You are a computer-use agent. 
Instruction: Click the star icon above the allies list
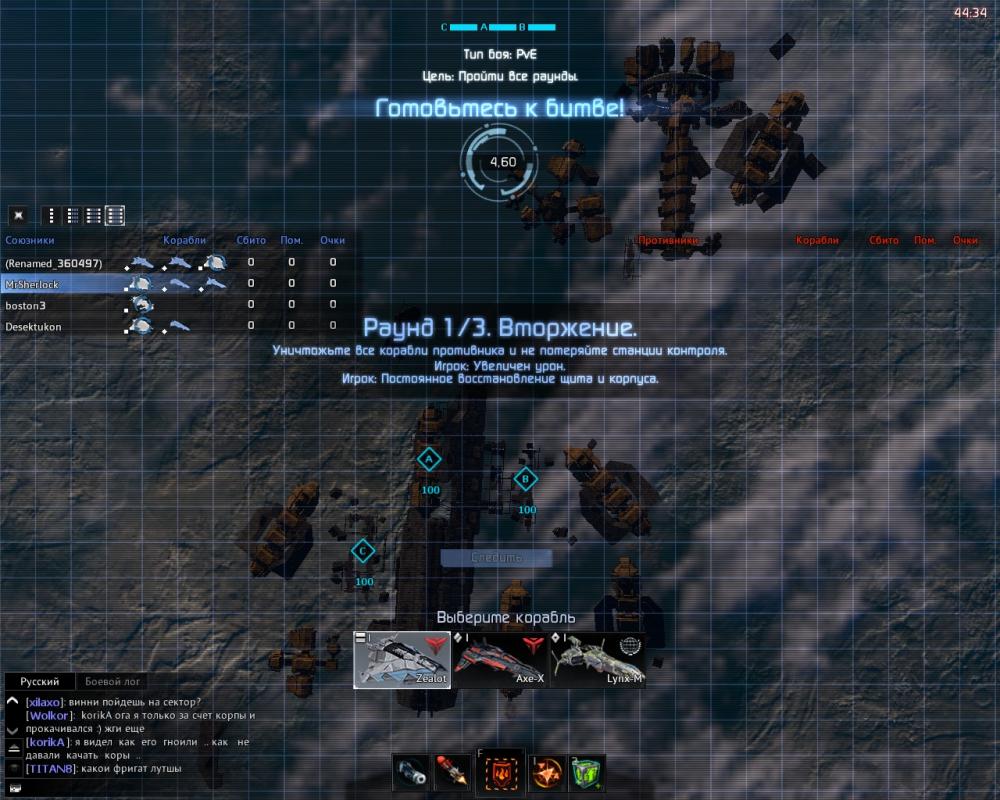(17, 215)
